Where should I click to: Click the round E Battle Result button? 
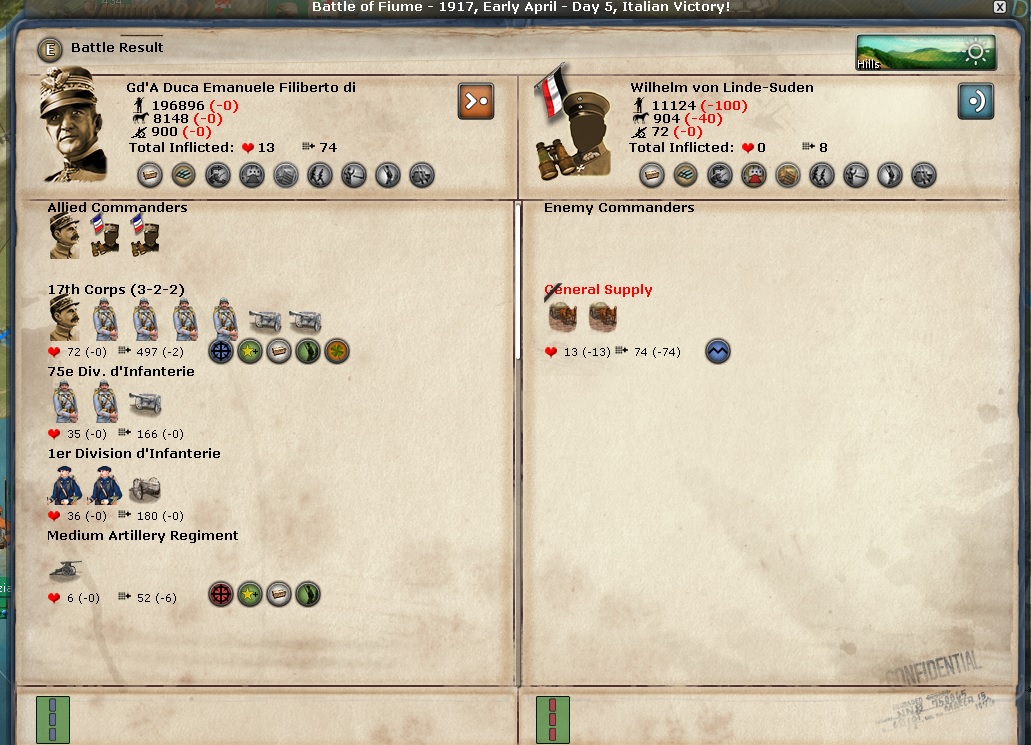50,48
